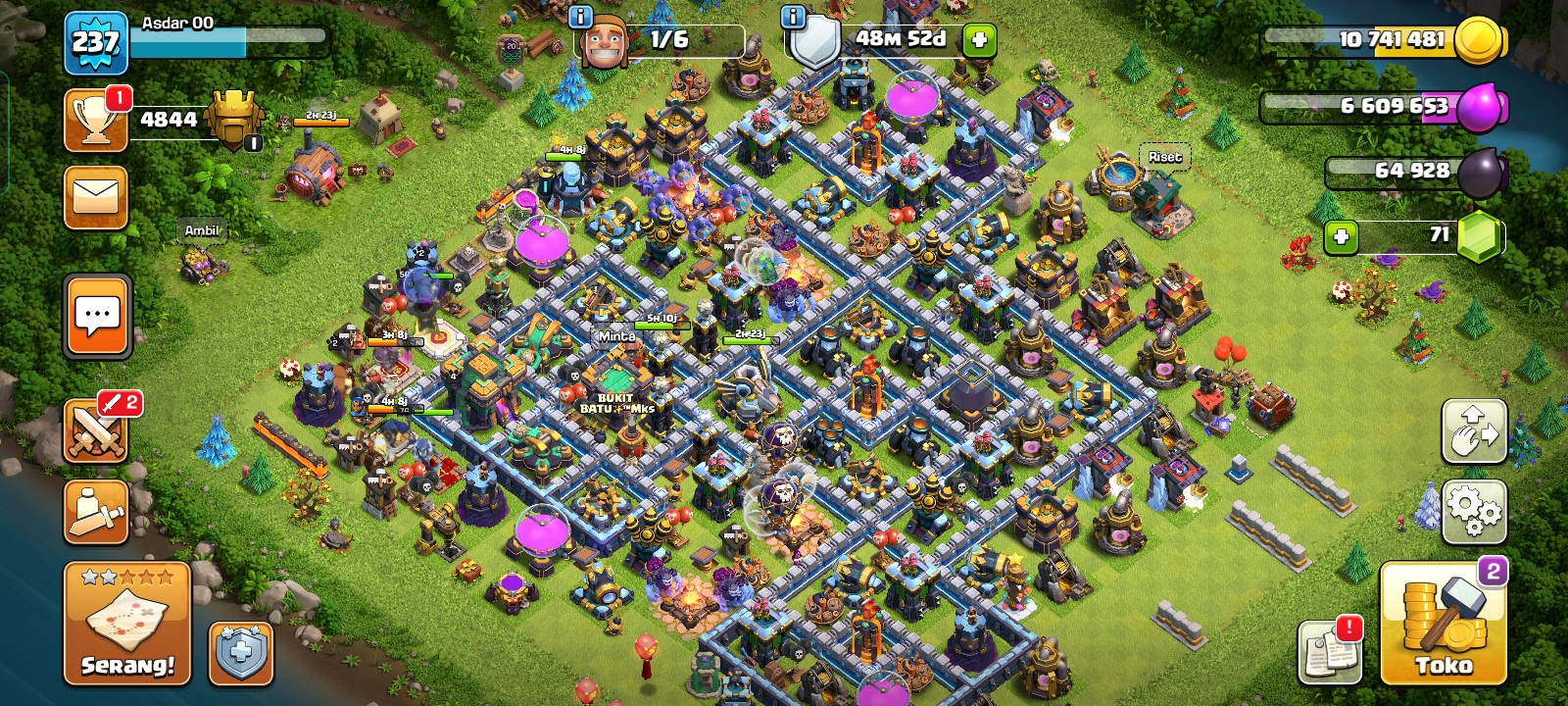This screenshot has width=1568, height=706.
Task: Open the mail inbox envelope
Action: tap(96, 197)
